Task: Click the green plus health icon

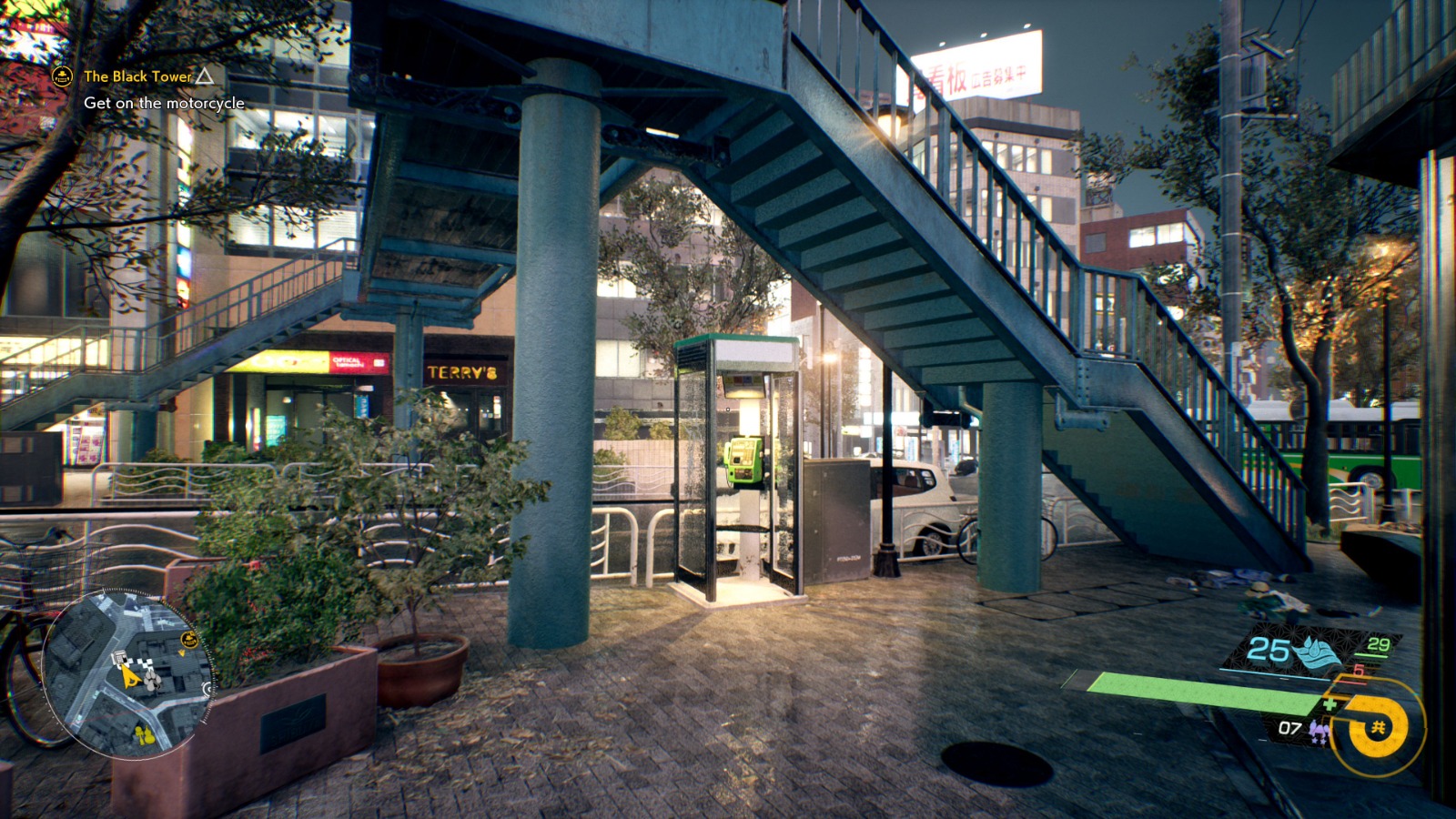Action: pos(1330,703)
